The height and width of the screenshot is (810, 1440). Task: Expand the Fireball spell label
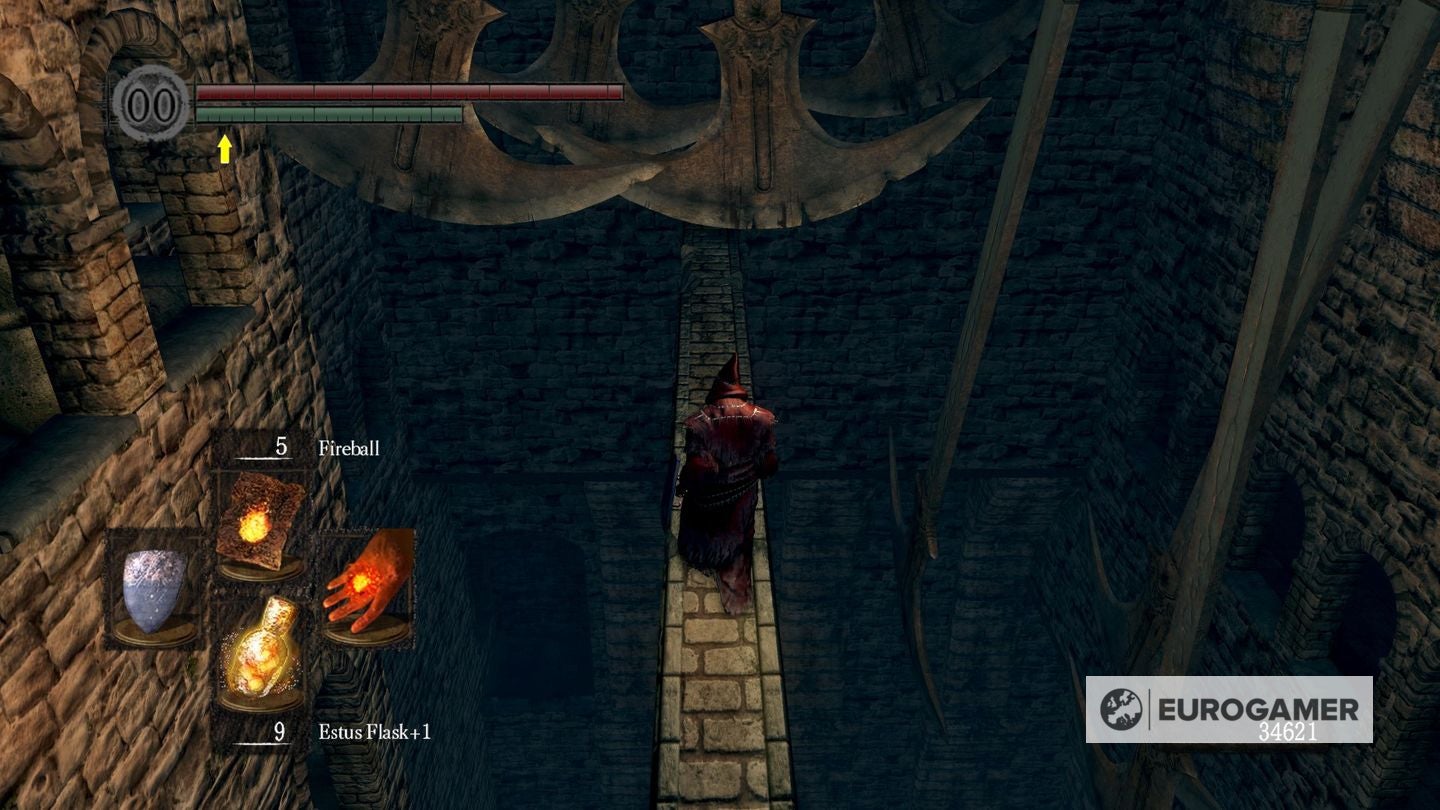349,449
